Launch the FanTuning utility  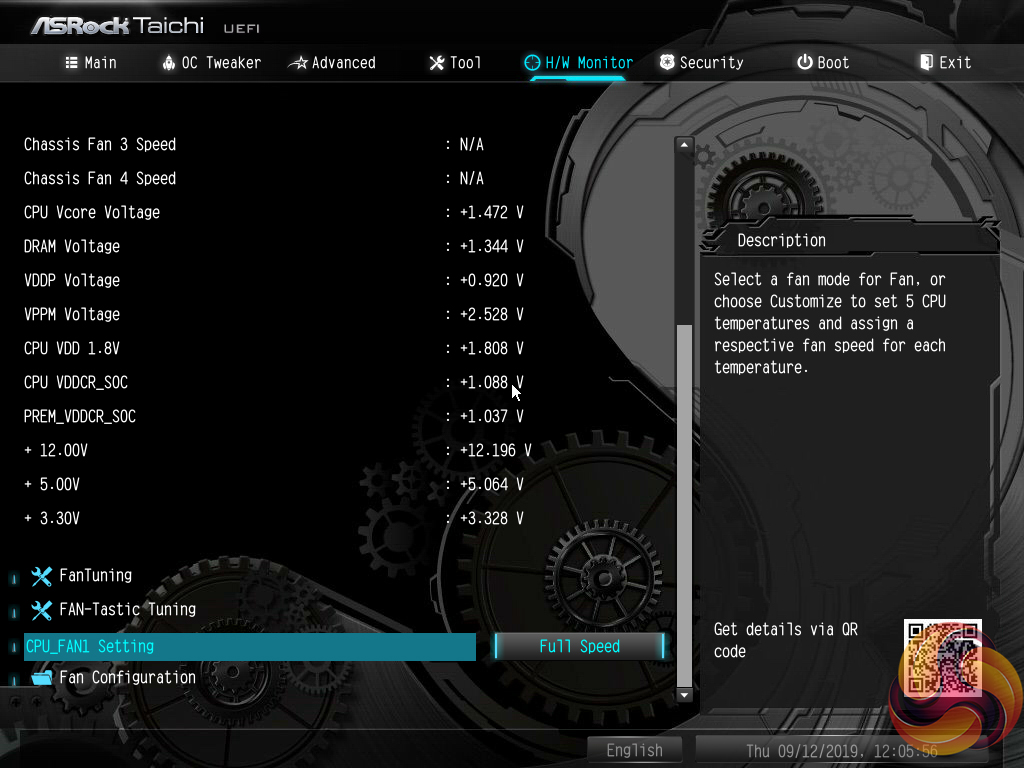(95, 576)
